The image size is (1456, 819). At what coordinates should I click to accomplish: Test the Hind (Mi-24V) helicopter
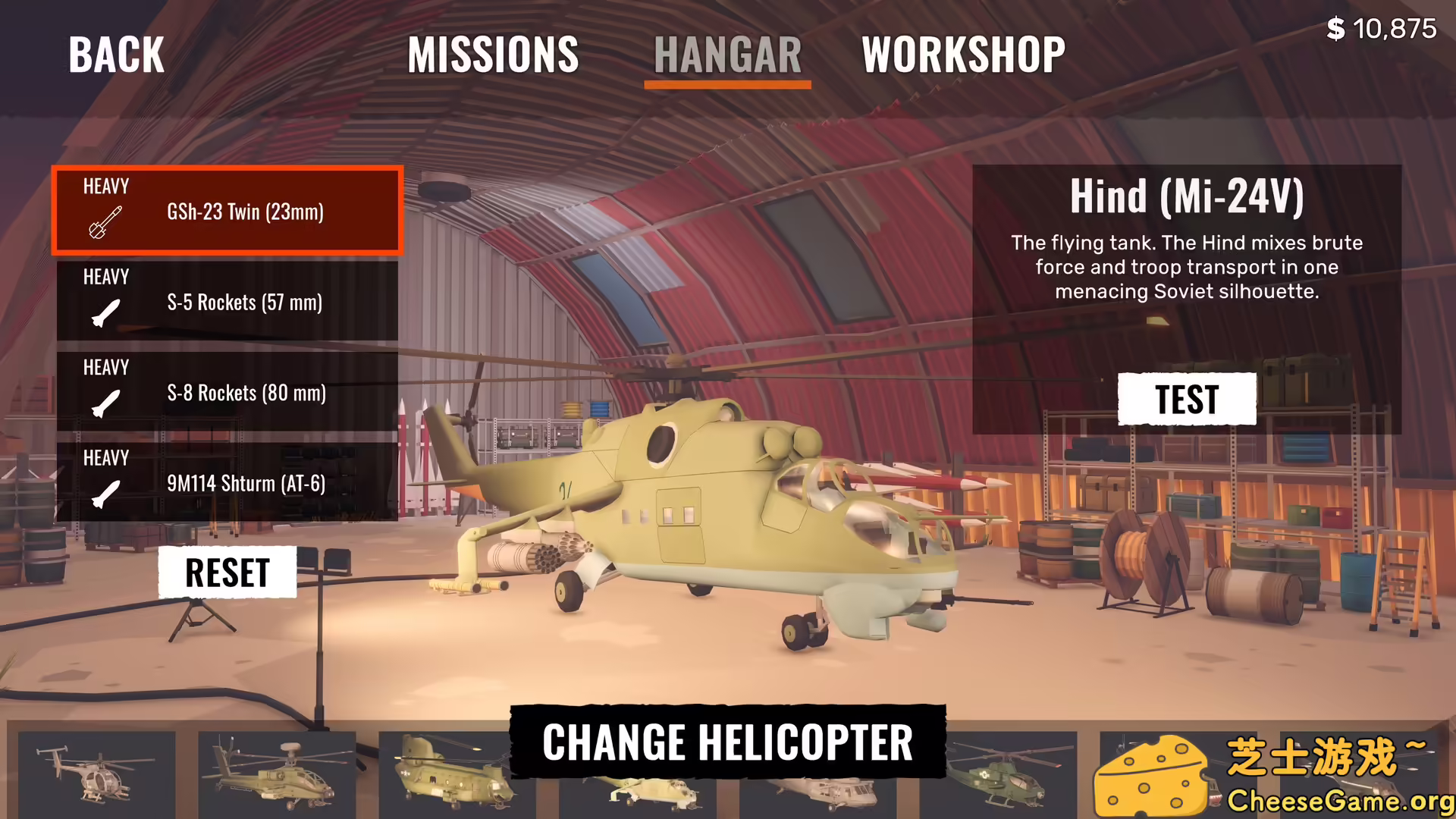1186,399
